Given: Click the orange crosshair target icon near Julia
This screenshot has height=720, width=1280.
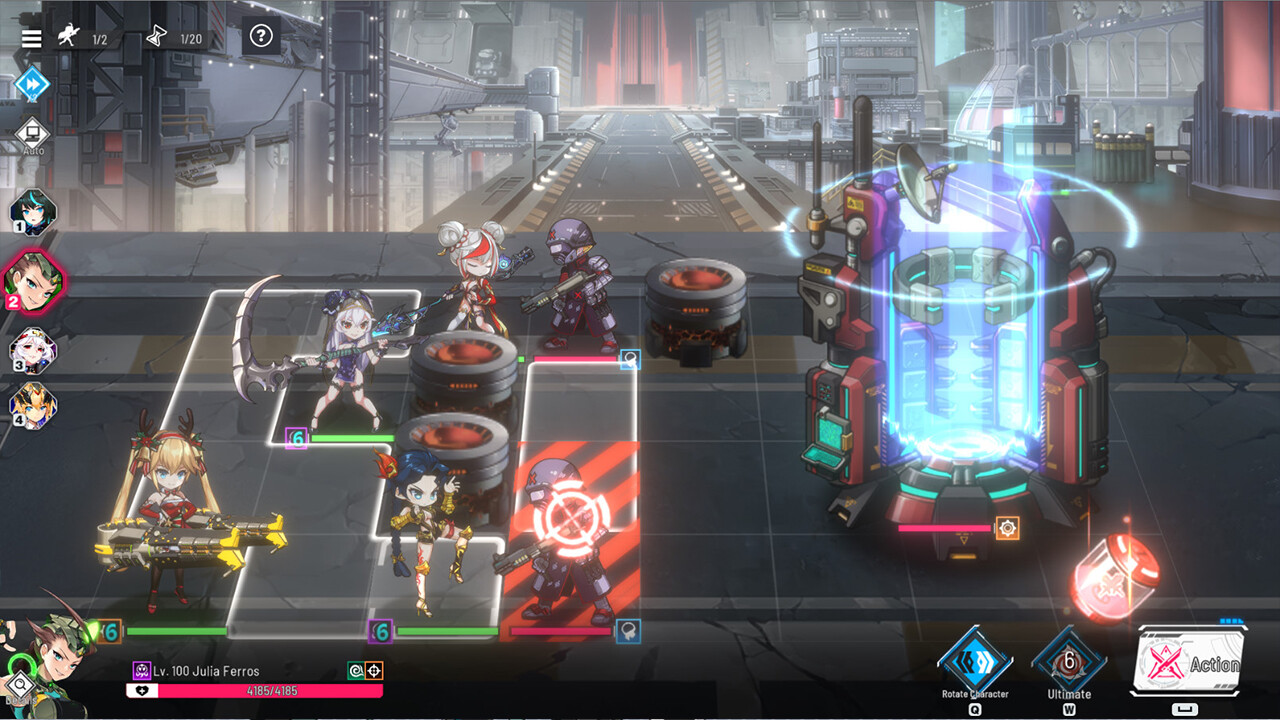Looking at the screenshot, I should click(373, 669).
